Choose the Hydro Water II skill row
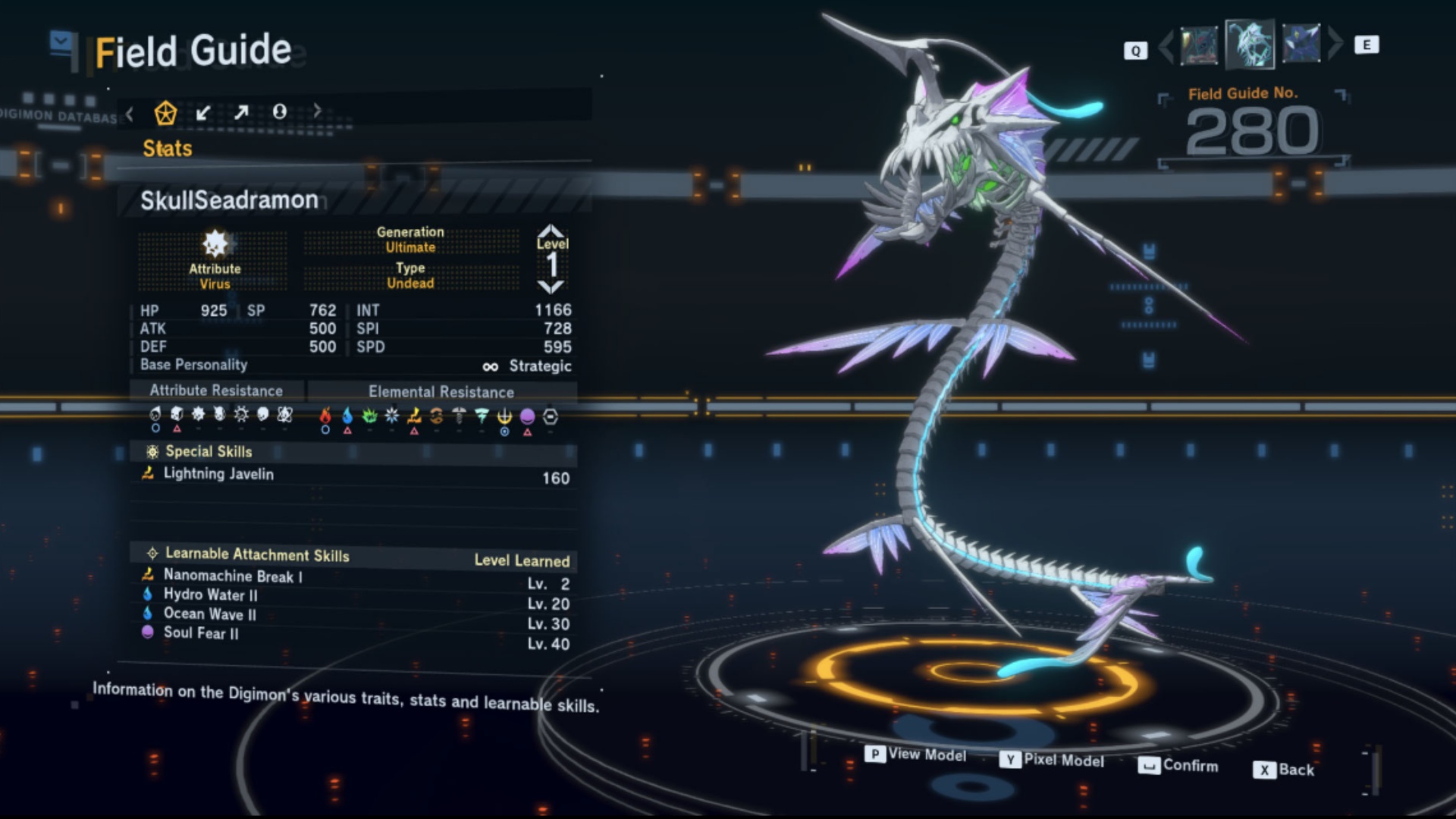1456x819 pixels. click(210, 595)
